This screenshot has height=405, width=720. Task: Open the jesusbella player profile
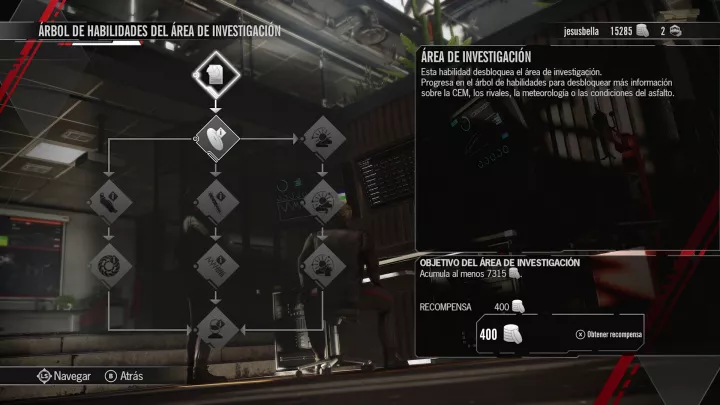(x=580, y=30)
